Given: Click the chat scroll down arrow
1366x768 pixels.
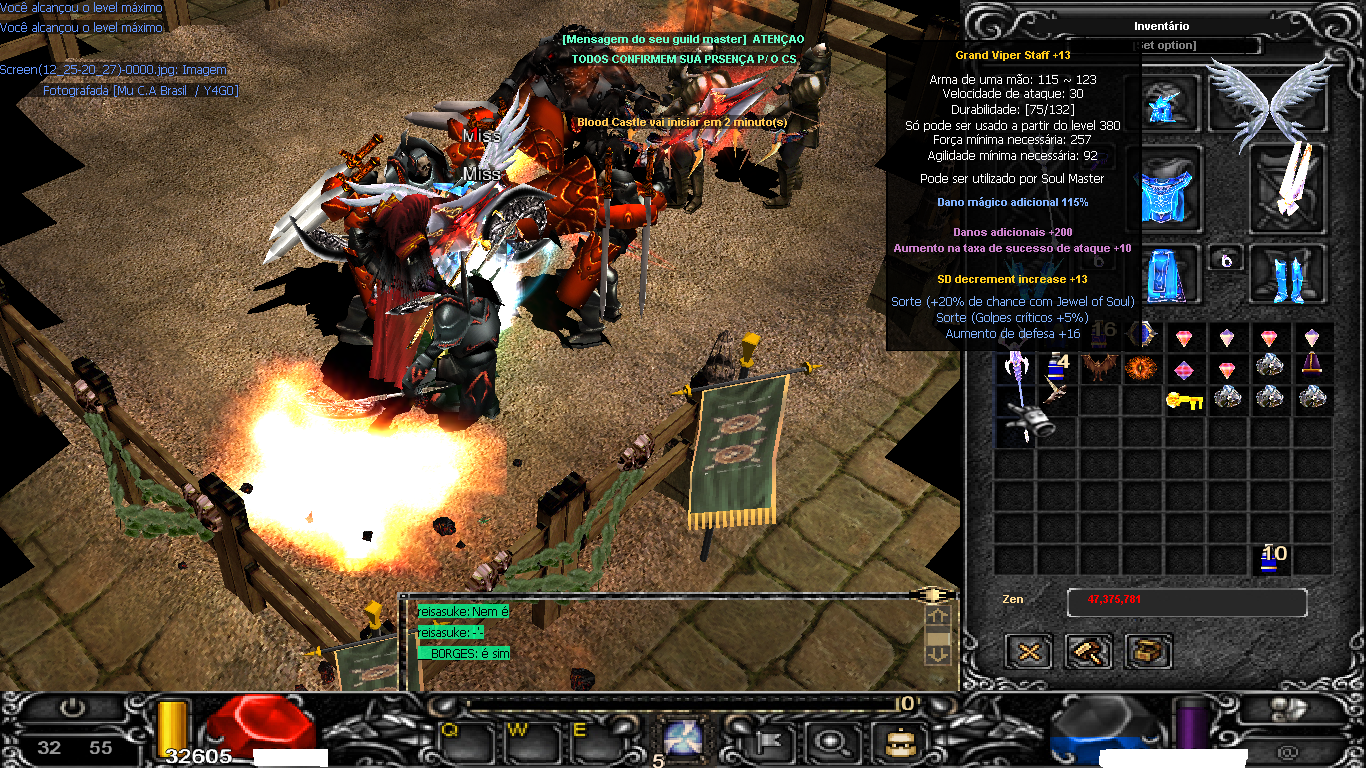Looking at the screenshot, I should point(938,654).
